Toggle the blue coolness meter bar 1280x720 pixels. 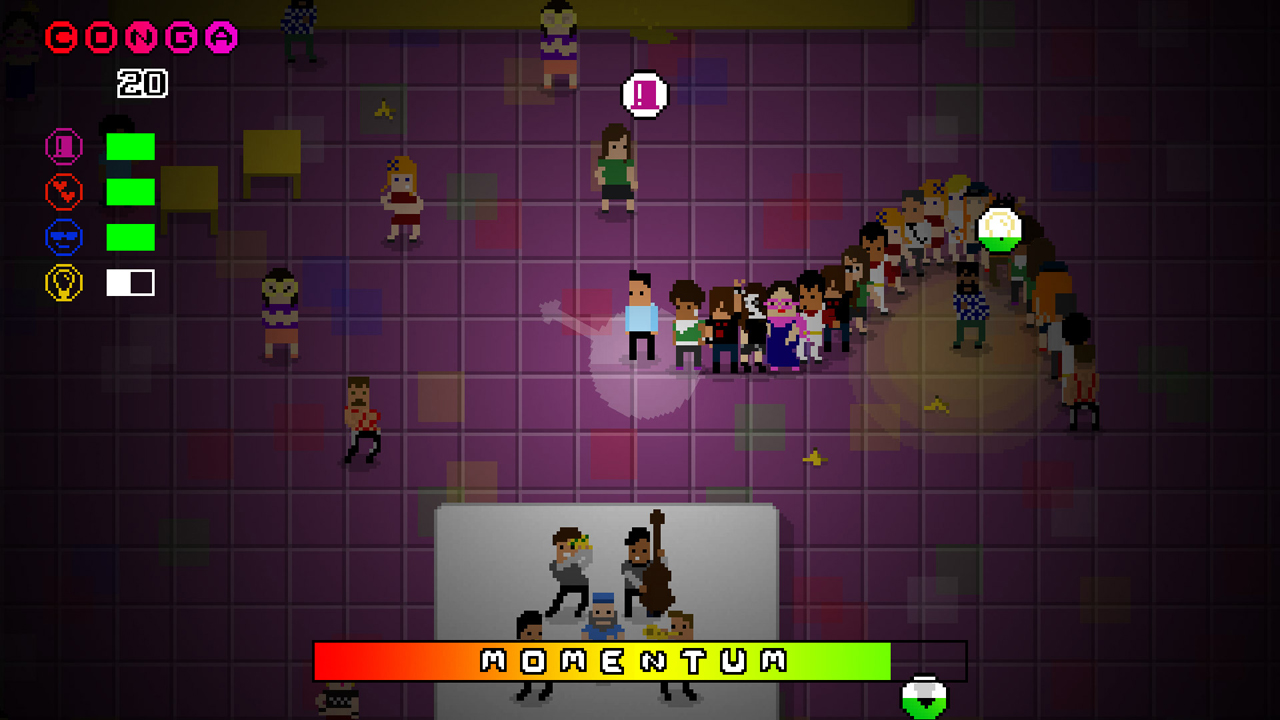[x=129, y=237]
